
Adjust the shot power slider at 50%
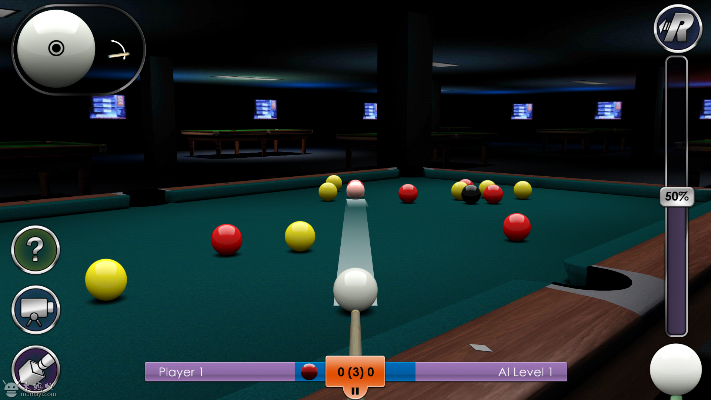tap(676, 196)
